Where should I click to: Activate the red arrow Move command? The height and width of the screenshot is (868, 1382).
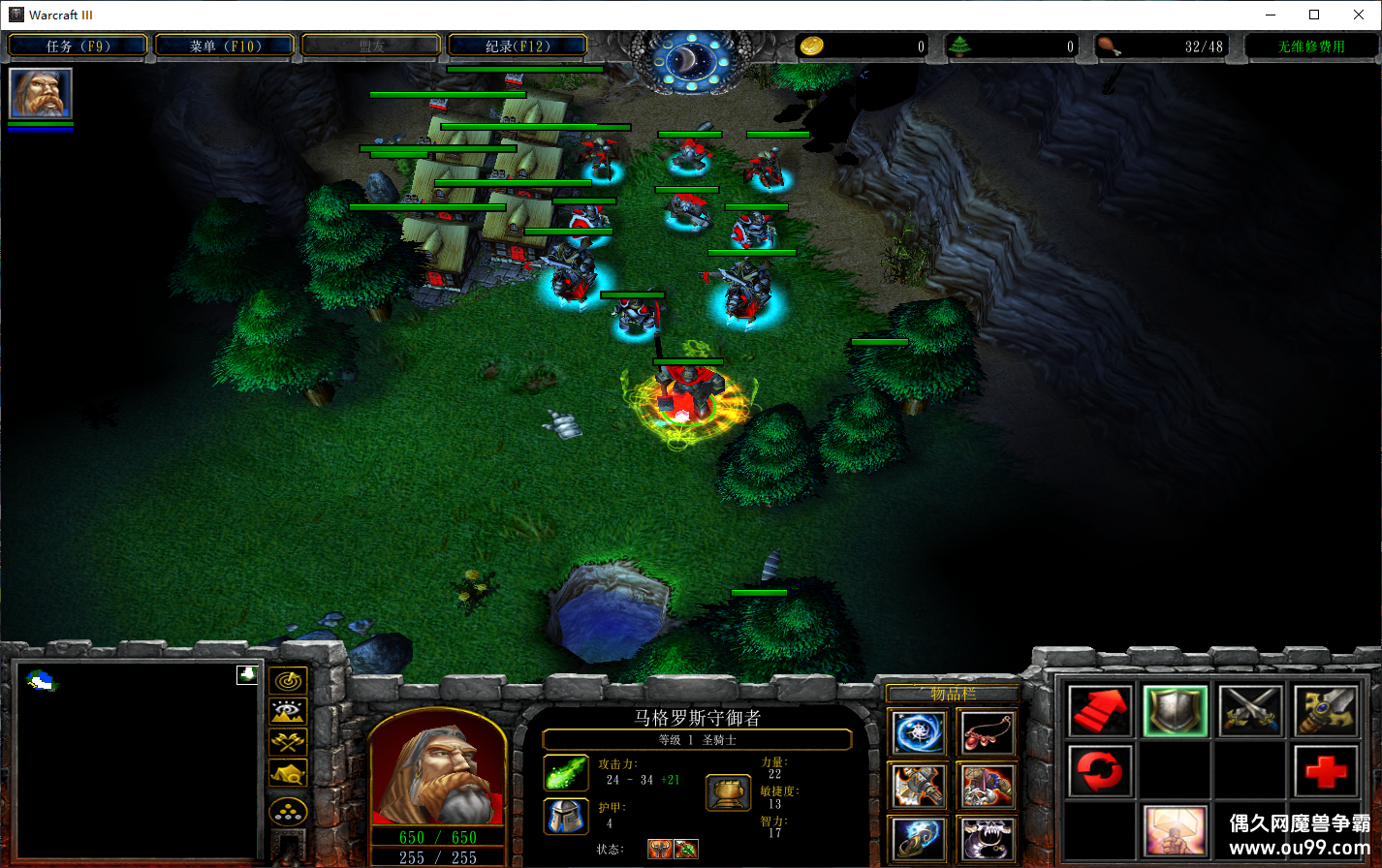tap(1100, 712)
